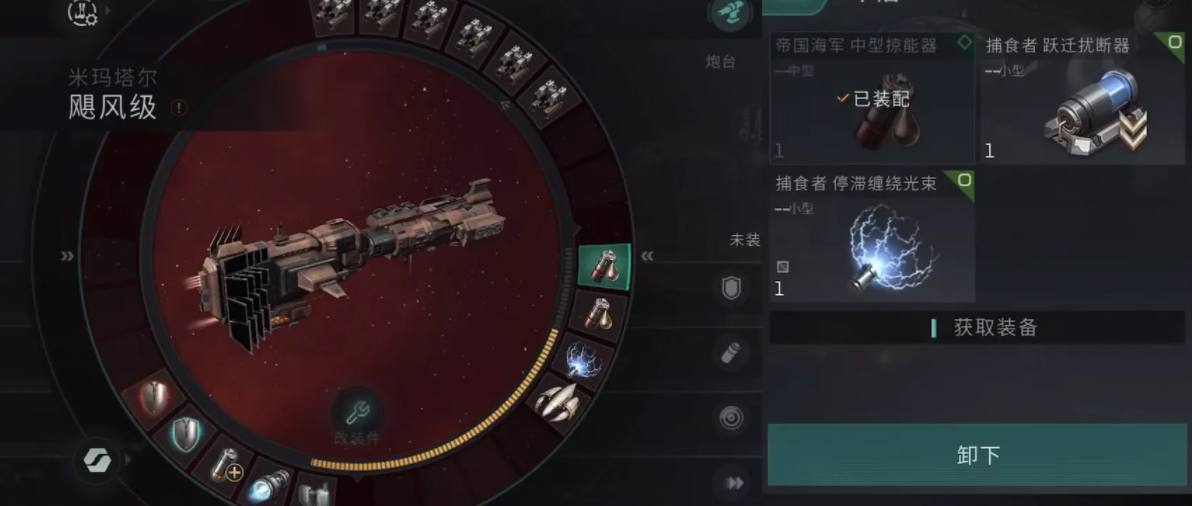This screenshot has width=1192, height=506.
Task: Switch to the ammo capsule category icon
Action: (733, 353)
